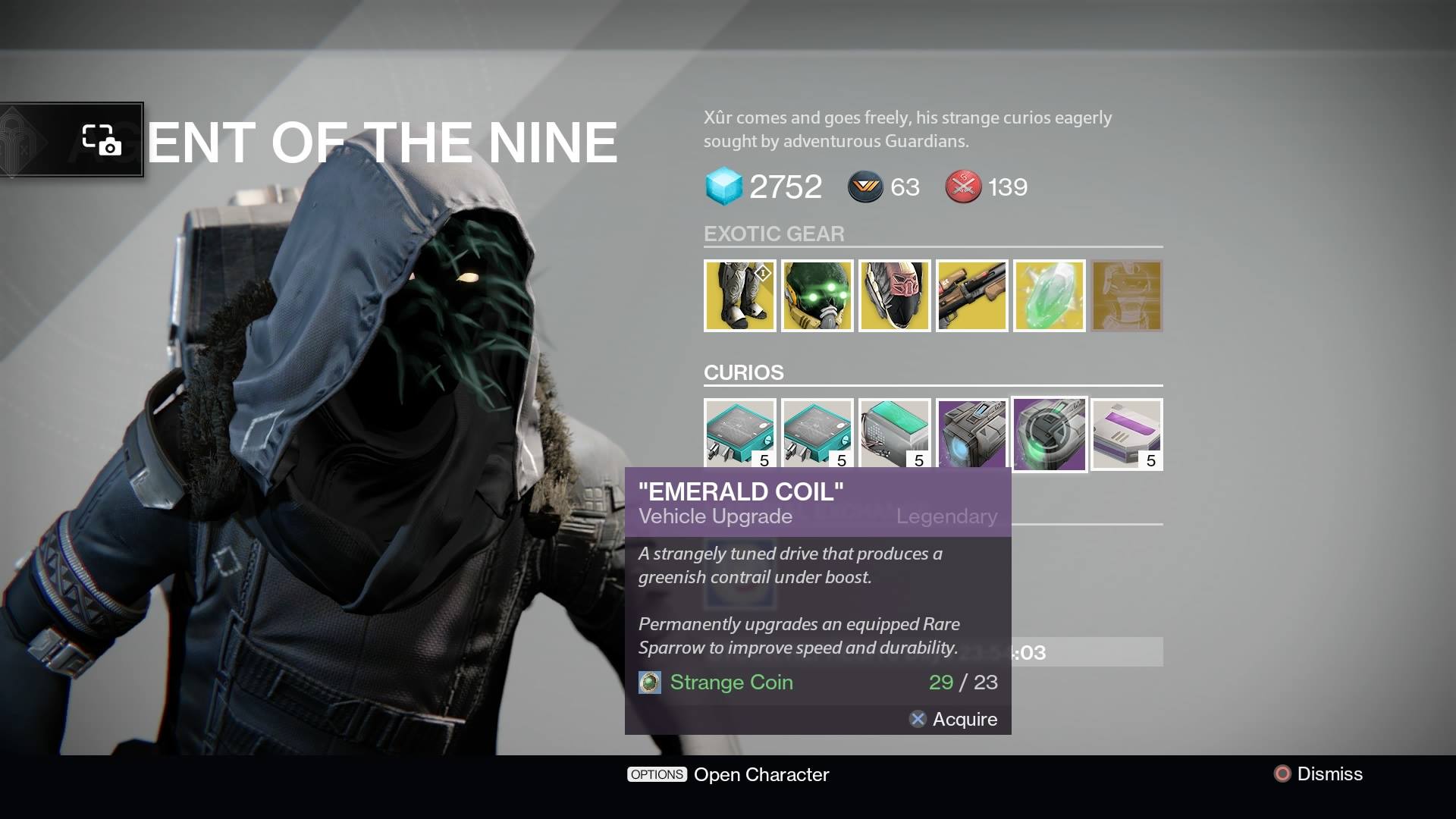Select the green exotic engram
Image resolution: width=1456 pixels, height=819 pixels.
1050,296
